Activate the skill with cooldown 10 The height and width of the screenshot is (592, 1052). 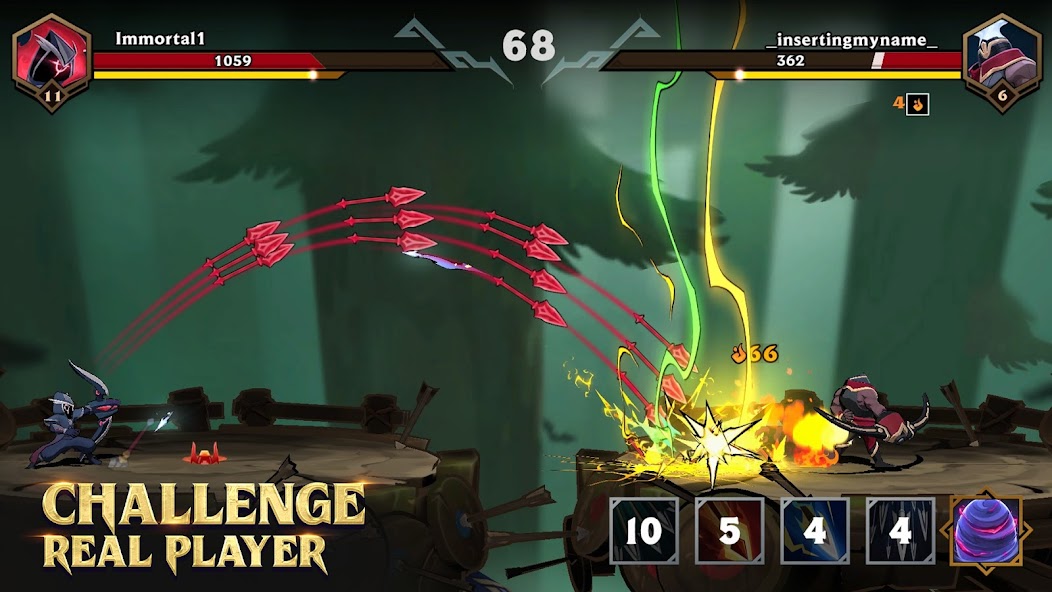click(644, 531)
